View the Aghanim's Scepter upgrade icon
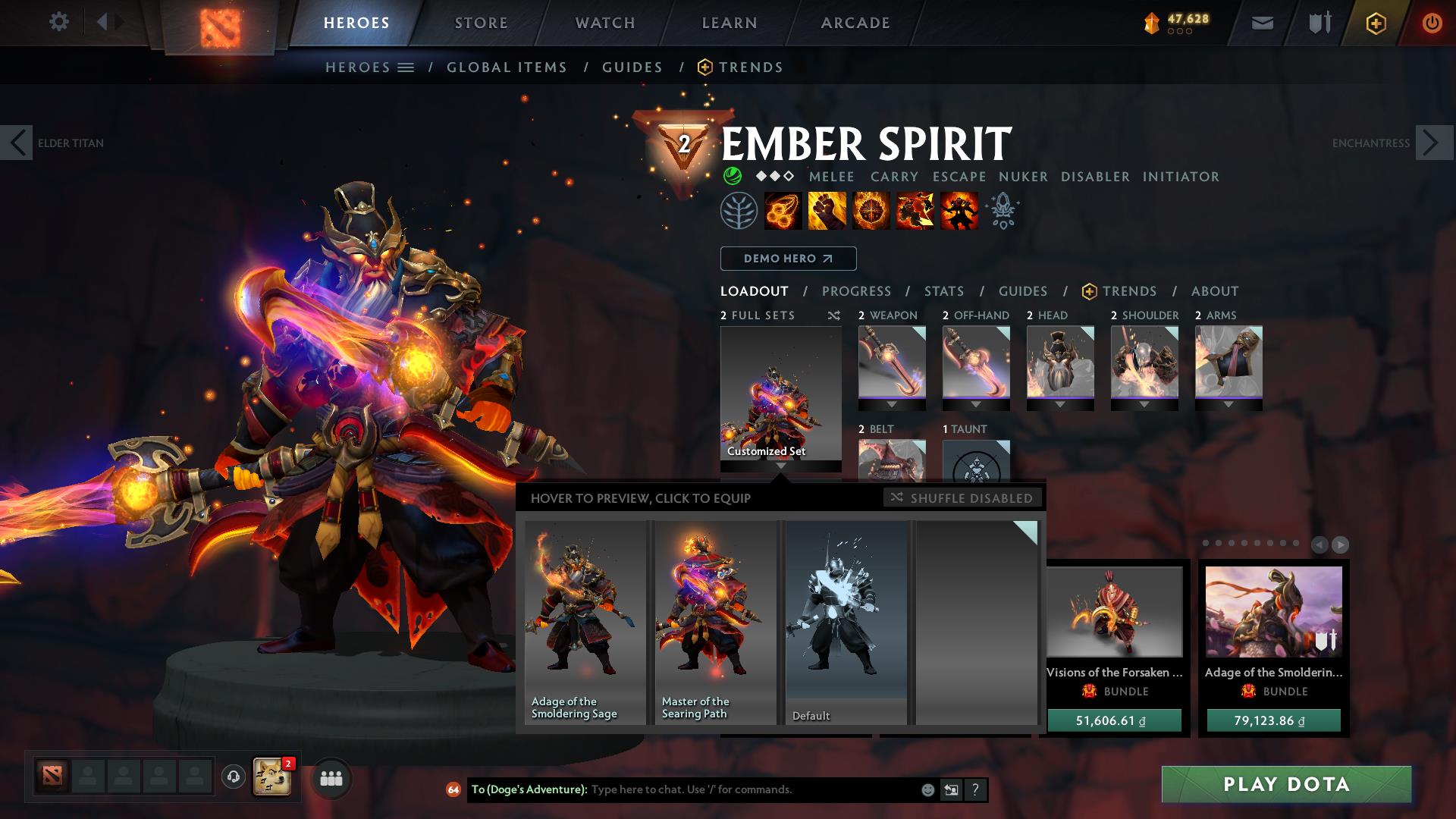Viewport: 1456px width, 819px height. pos(1003,212)
